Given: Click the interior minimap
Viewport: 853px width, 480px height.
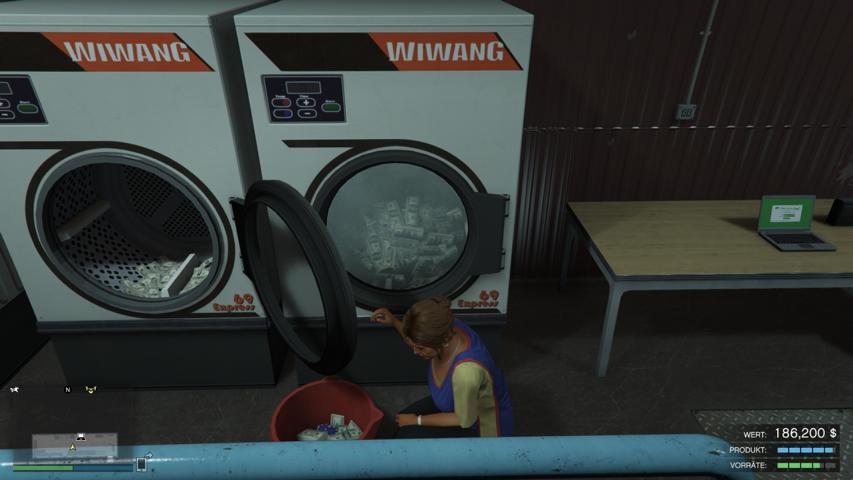Looking at the screenshot, I should (74, 445).
